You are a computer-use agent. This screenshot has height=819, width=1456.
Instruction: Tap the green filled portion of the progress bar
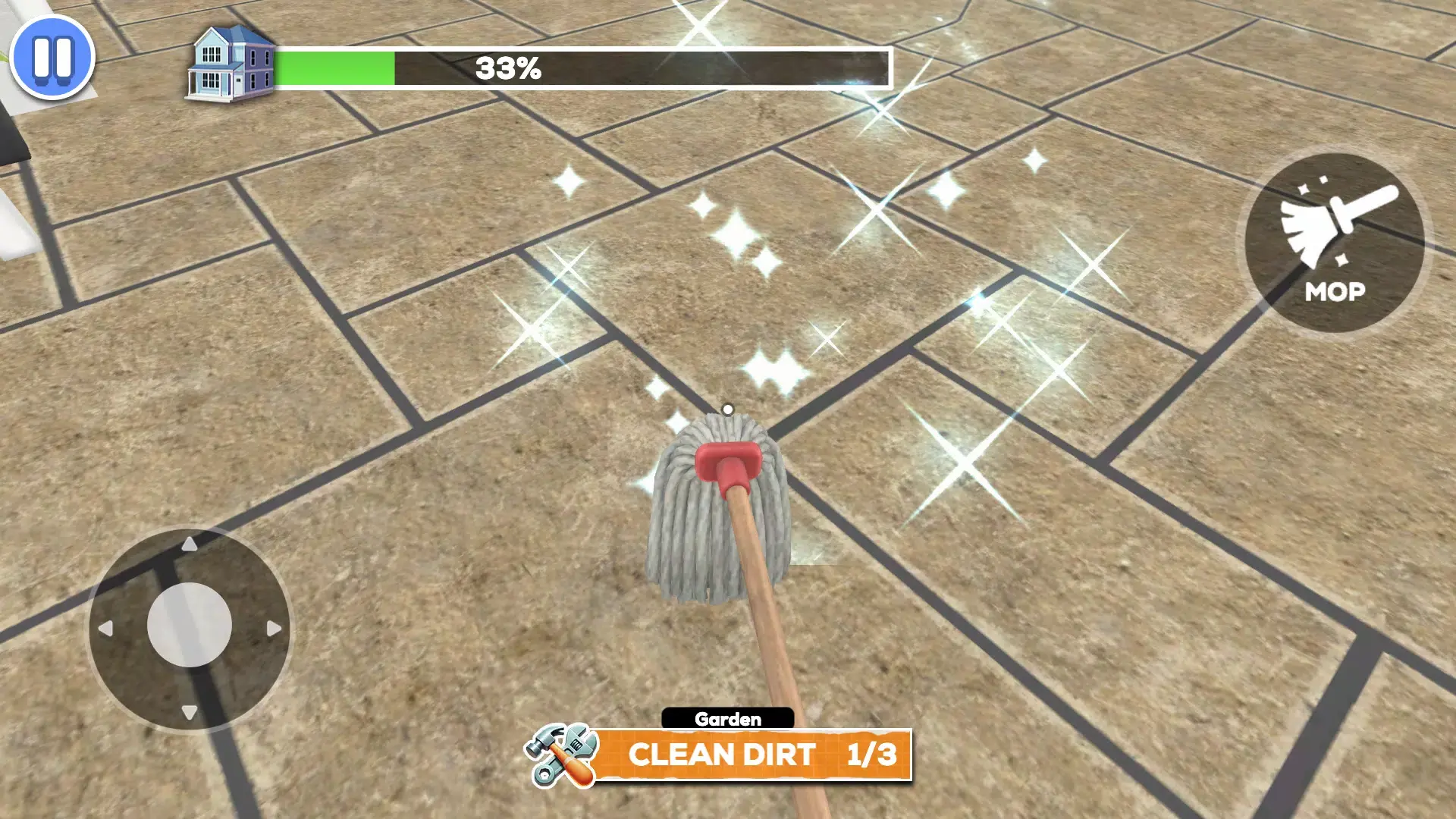point(334,67)
